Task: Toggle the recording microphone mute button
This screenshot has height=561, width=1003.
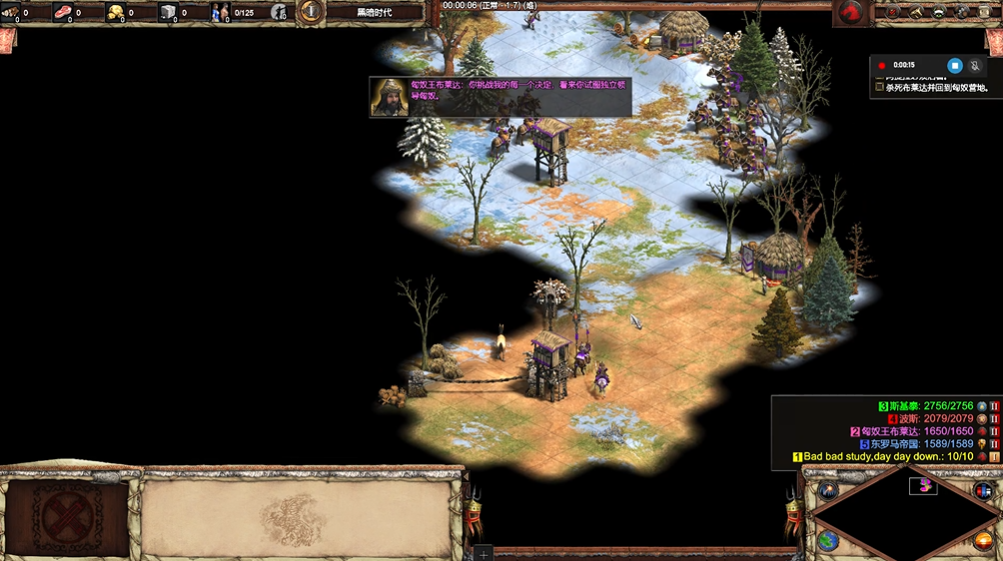Action: 975,65
